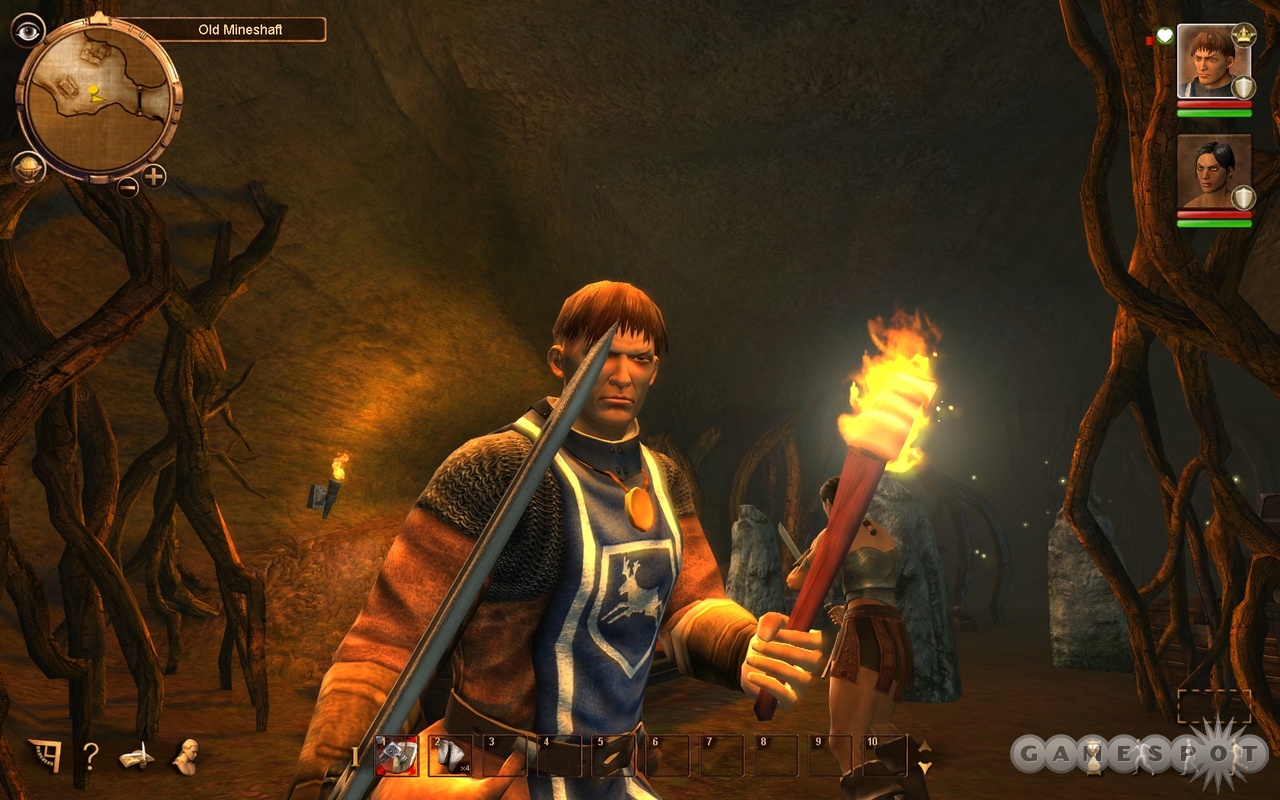Image resolution: width=1280 pixels, height=800 pixels.
Task: Open the character bust icon
Action: 184,757
